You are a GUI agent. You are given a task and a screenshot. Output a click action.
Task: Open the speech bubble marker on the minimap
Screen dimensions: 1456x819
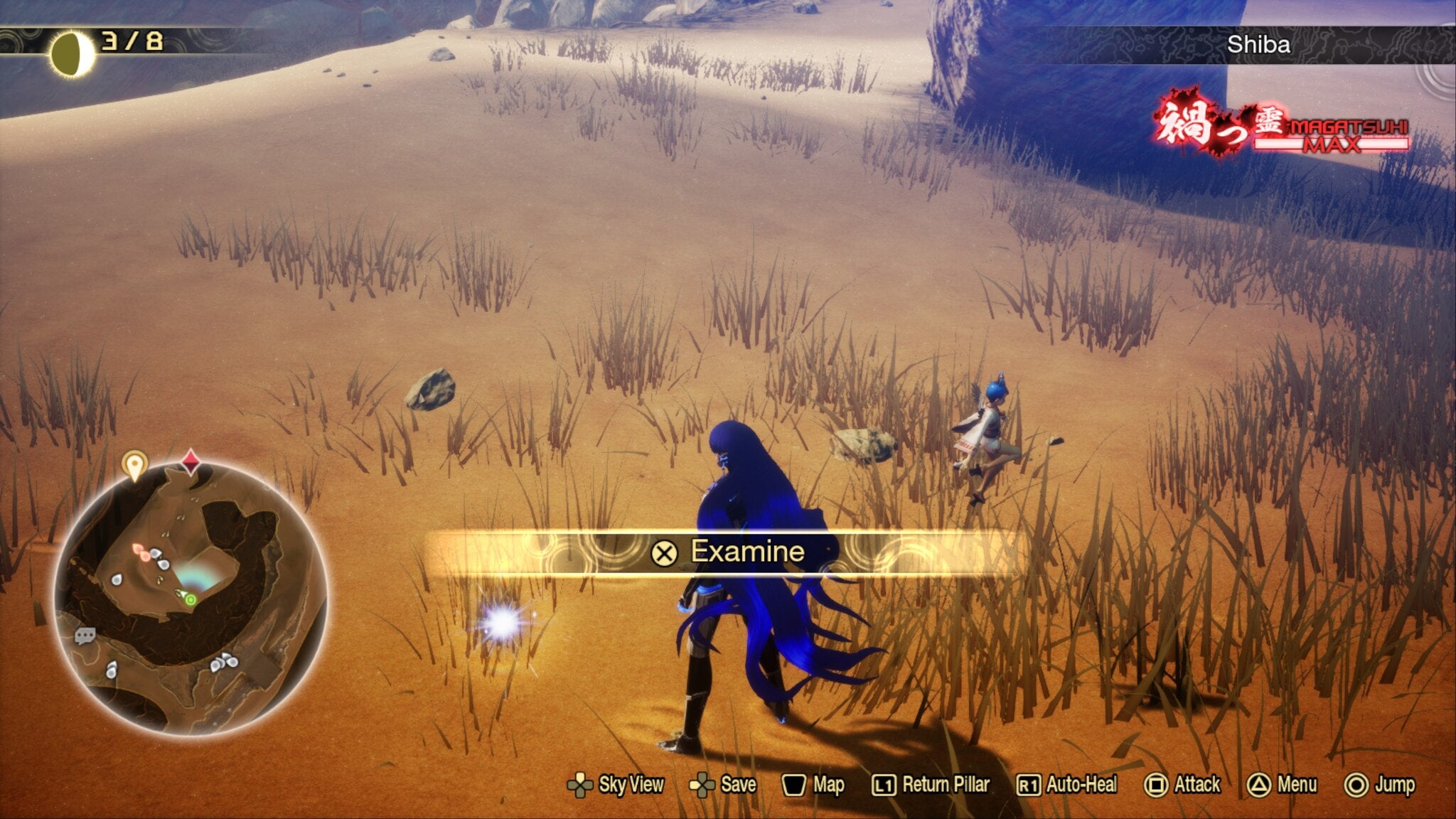pos(84,635)
